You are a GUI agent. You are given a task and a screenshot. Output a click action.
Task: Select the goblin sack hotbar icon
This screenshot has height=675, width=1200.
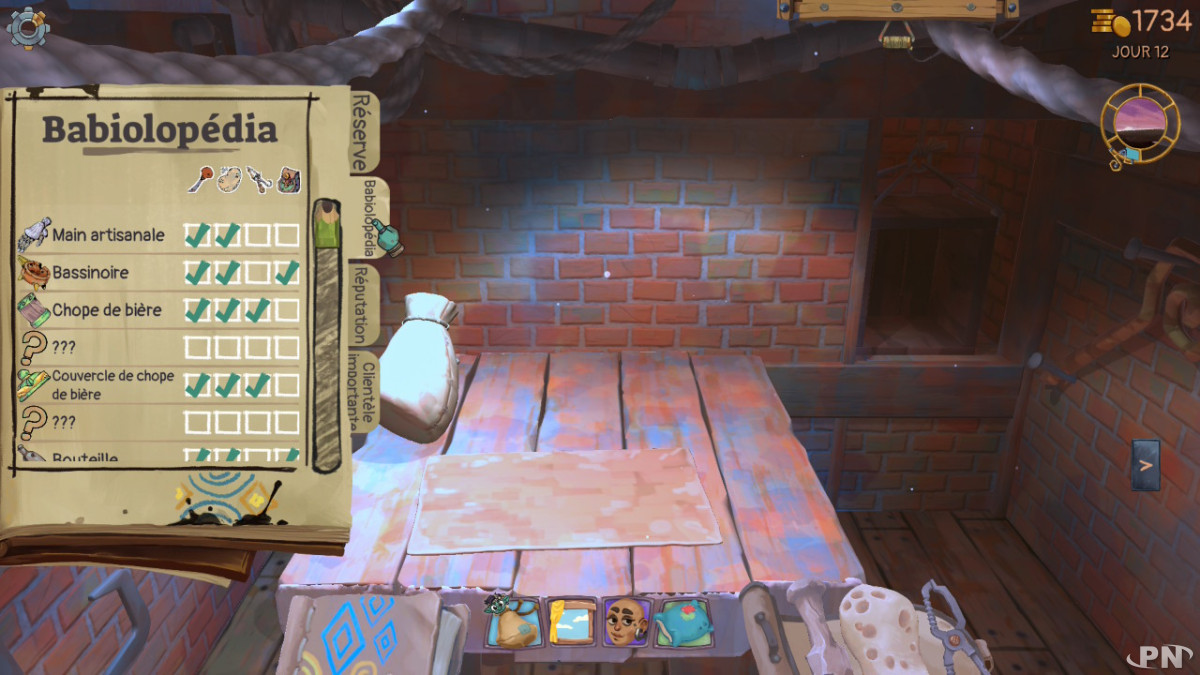(x=514, y=621)
